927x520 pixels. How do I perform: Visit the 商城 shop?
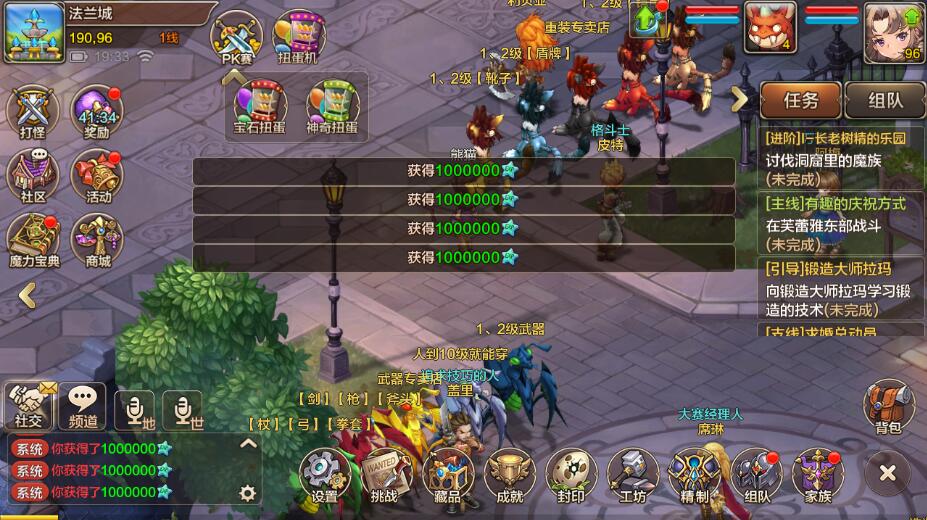96,238
